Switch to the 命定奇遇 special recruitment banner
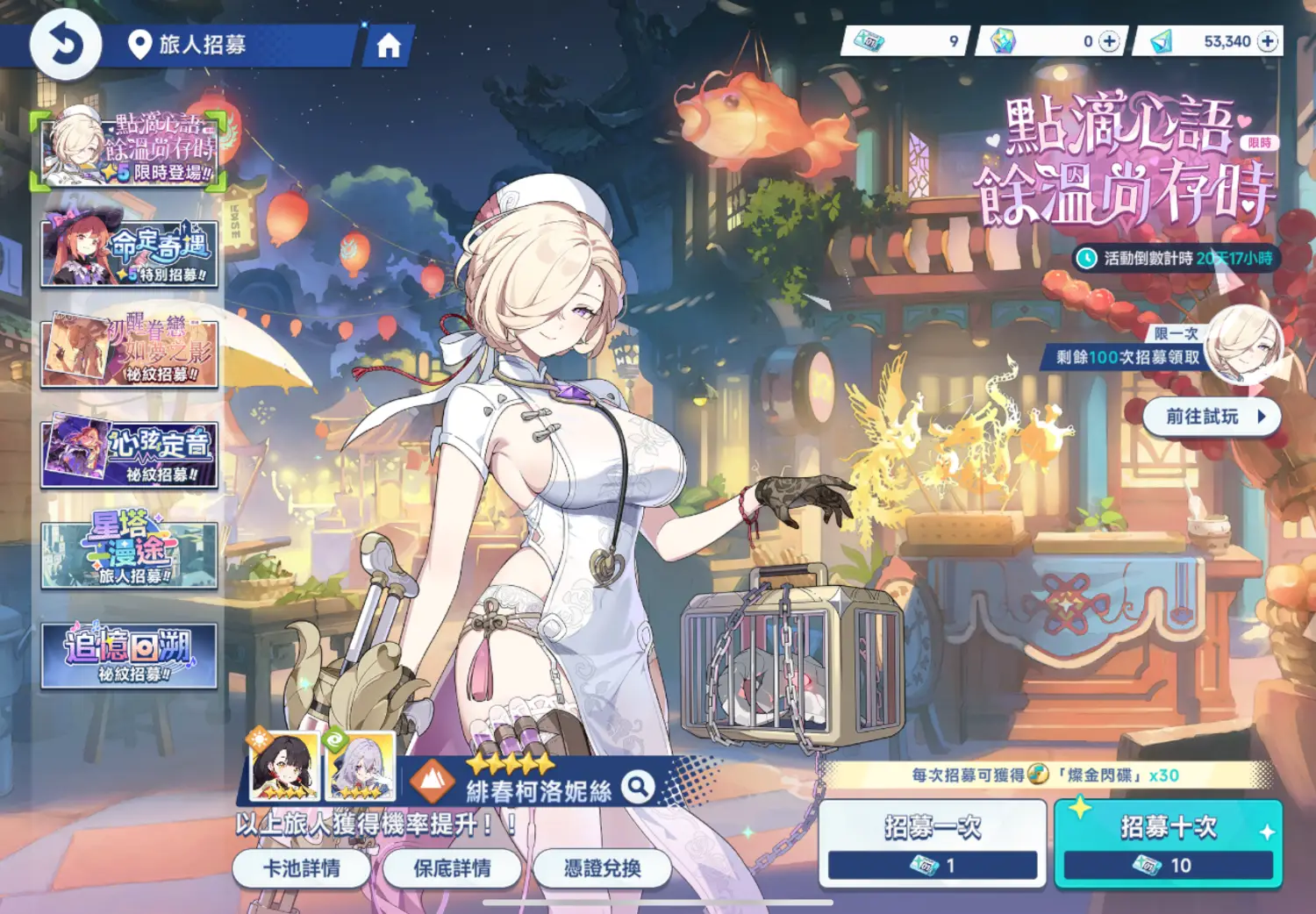 [x=129, y=252]
